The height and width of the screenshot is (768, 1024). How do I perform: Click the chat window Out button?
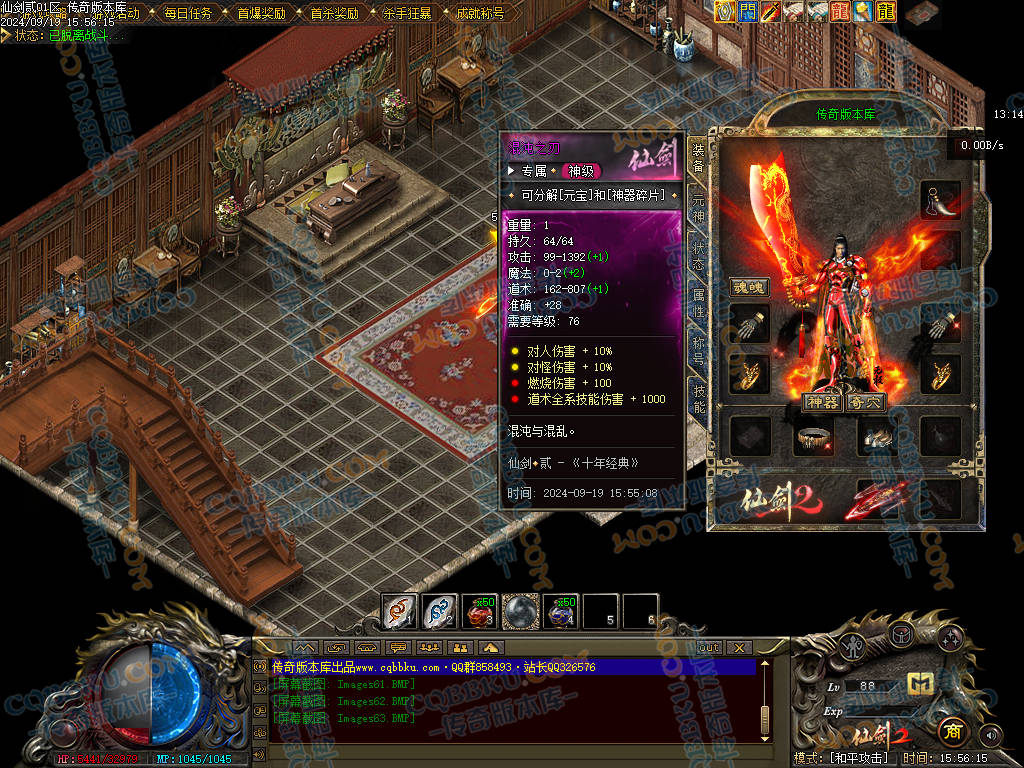pos(709,647)
